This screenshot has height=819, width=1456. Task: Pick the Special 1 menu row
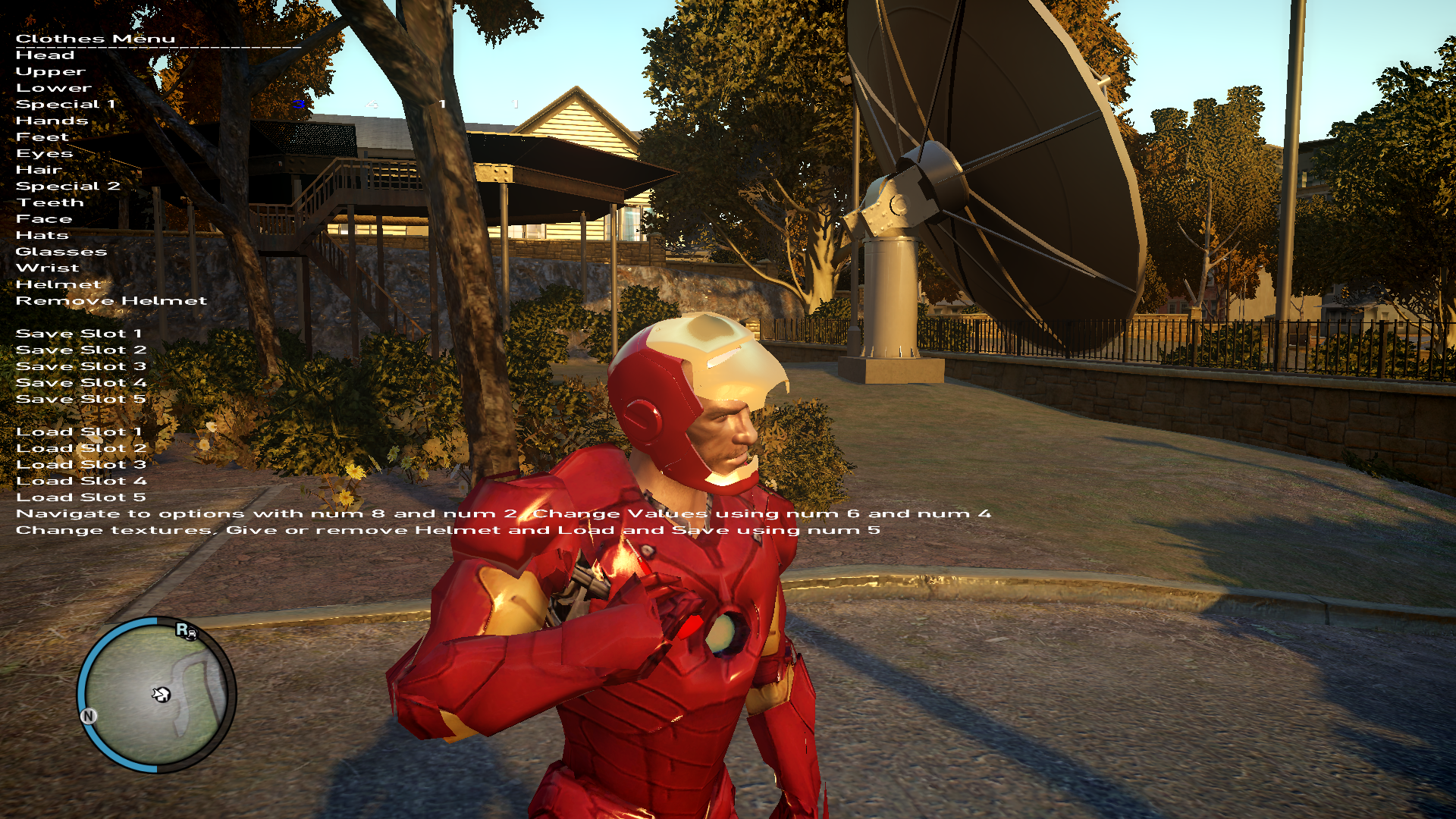[x=65, y=105]
